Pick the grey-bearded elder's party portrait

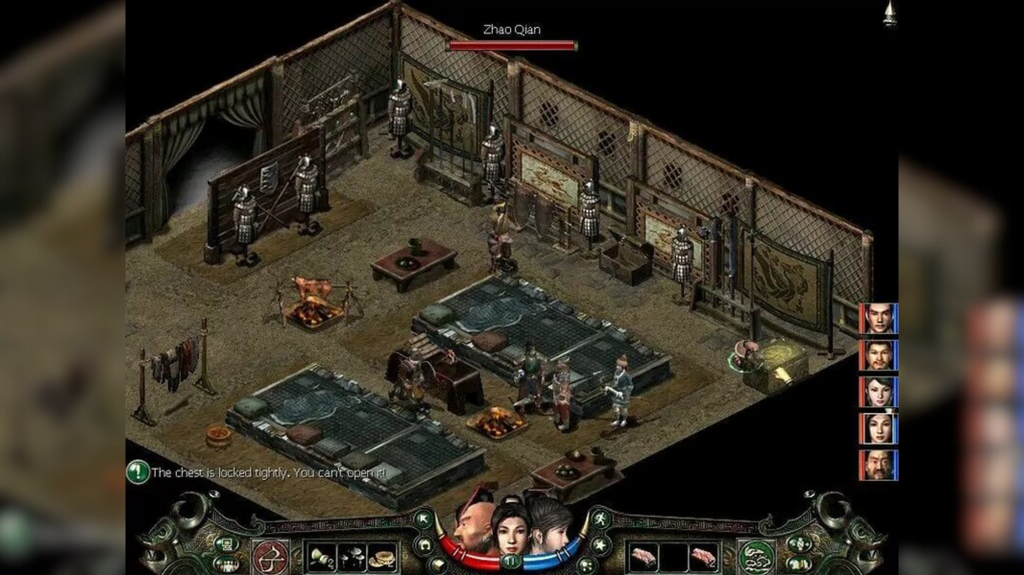point(877,465)
